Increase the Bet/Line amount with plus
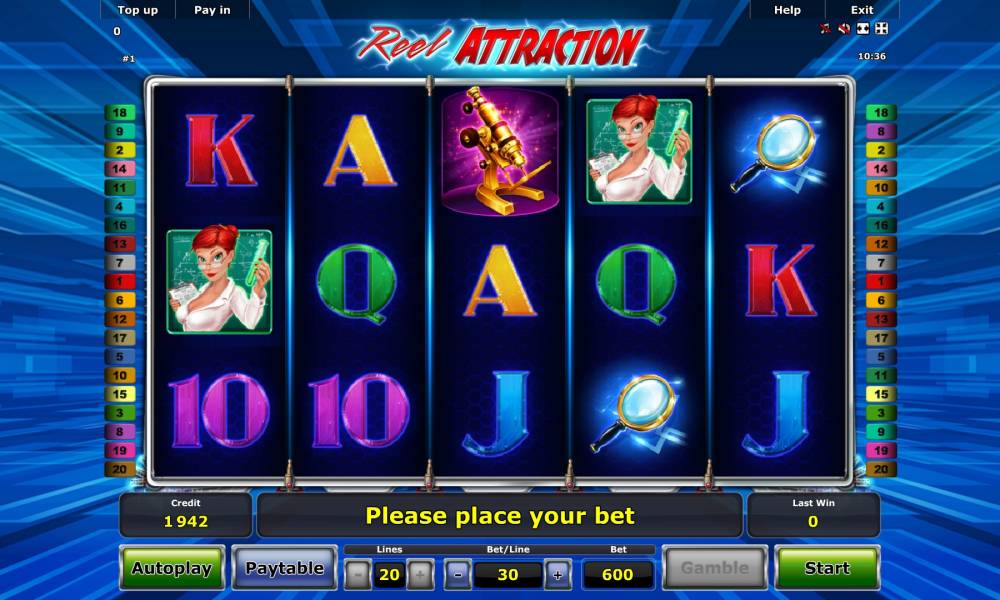Viewport: 1000px width, 600px height. 557,574
